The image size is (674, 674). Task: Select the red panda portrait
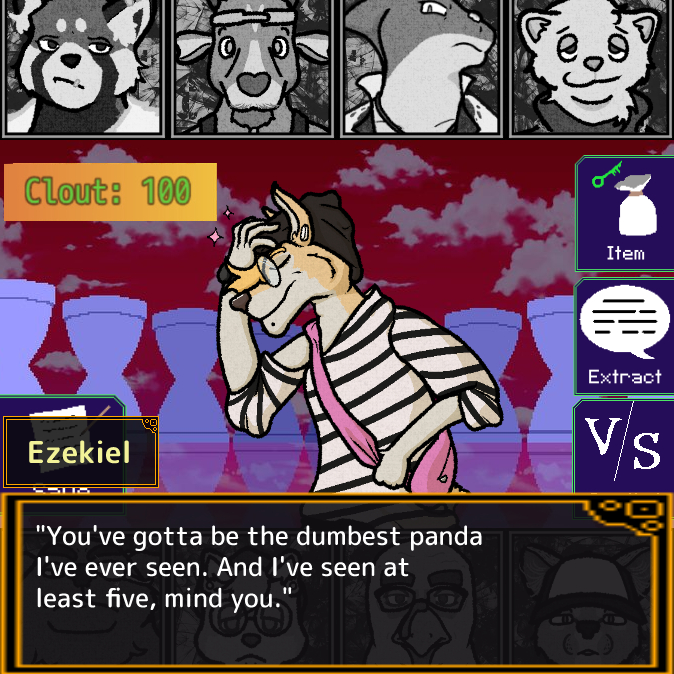[x=83, y=66]
